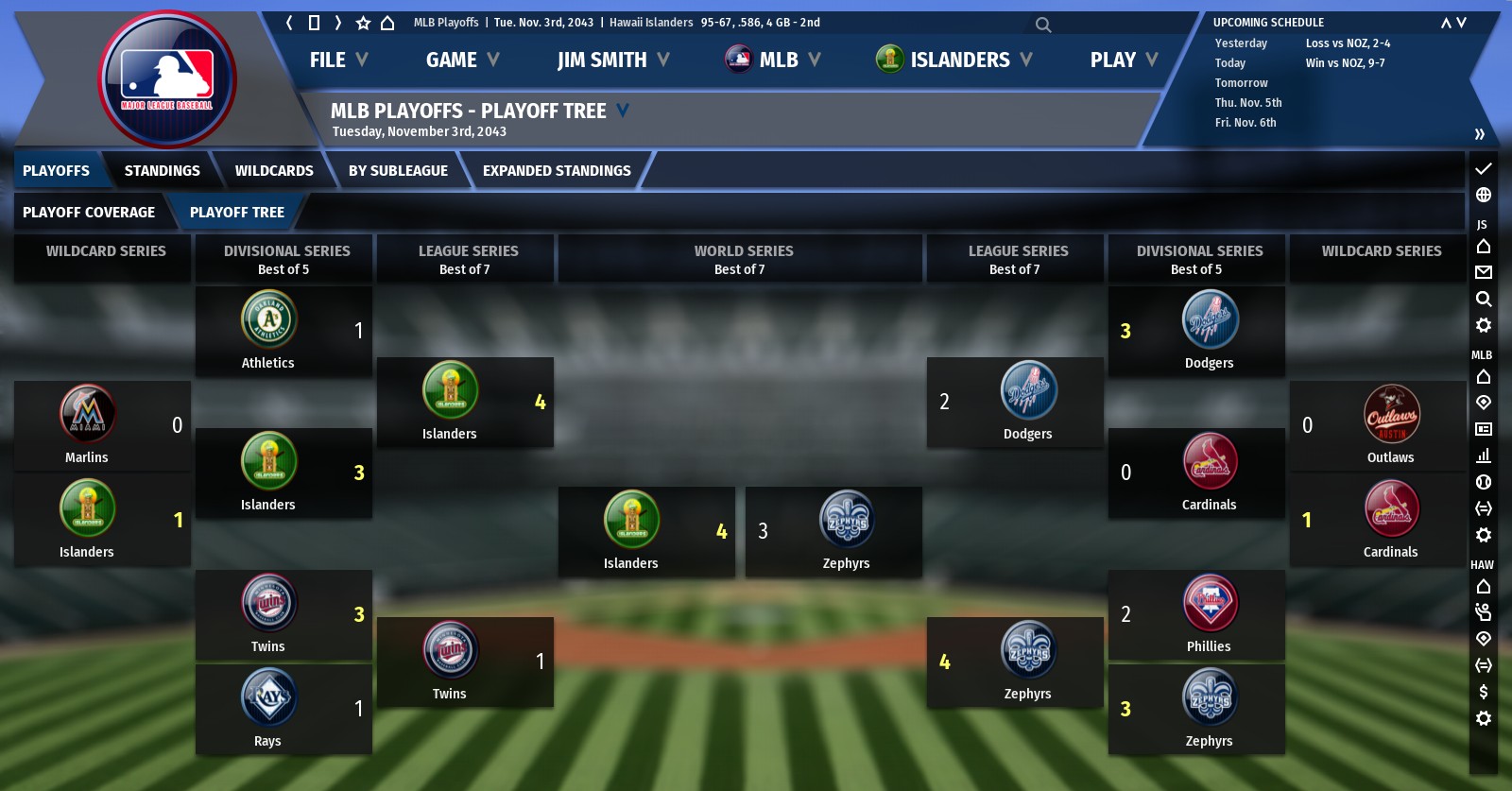Screen dimensions: 1512x791
Task: Open the Expanded Standings tab
Action: click(557, 171)
